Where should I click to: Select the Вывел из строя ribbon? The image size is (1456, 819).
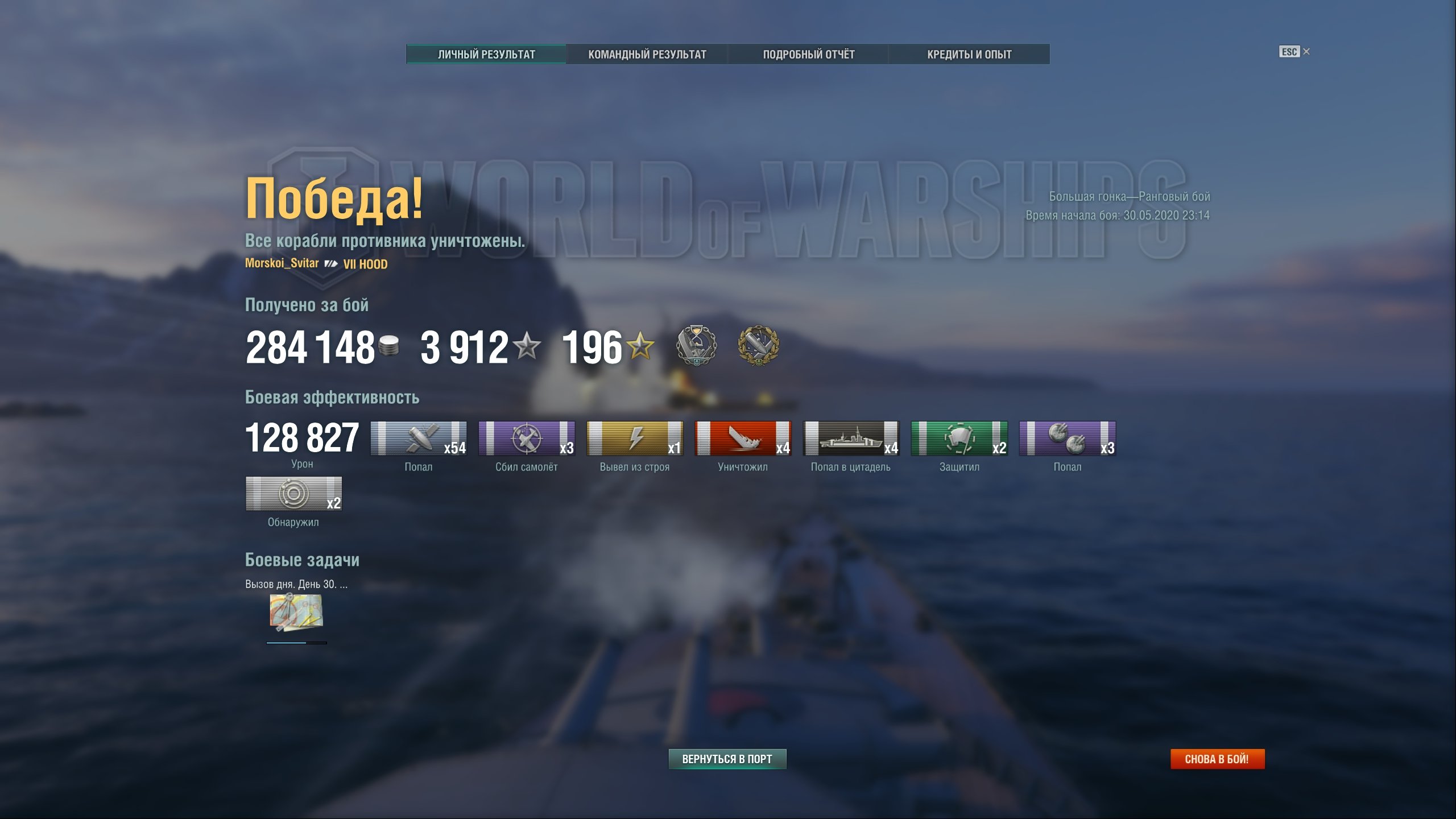635,439
